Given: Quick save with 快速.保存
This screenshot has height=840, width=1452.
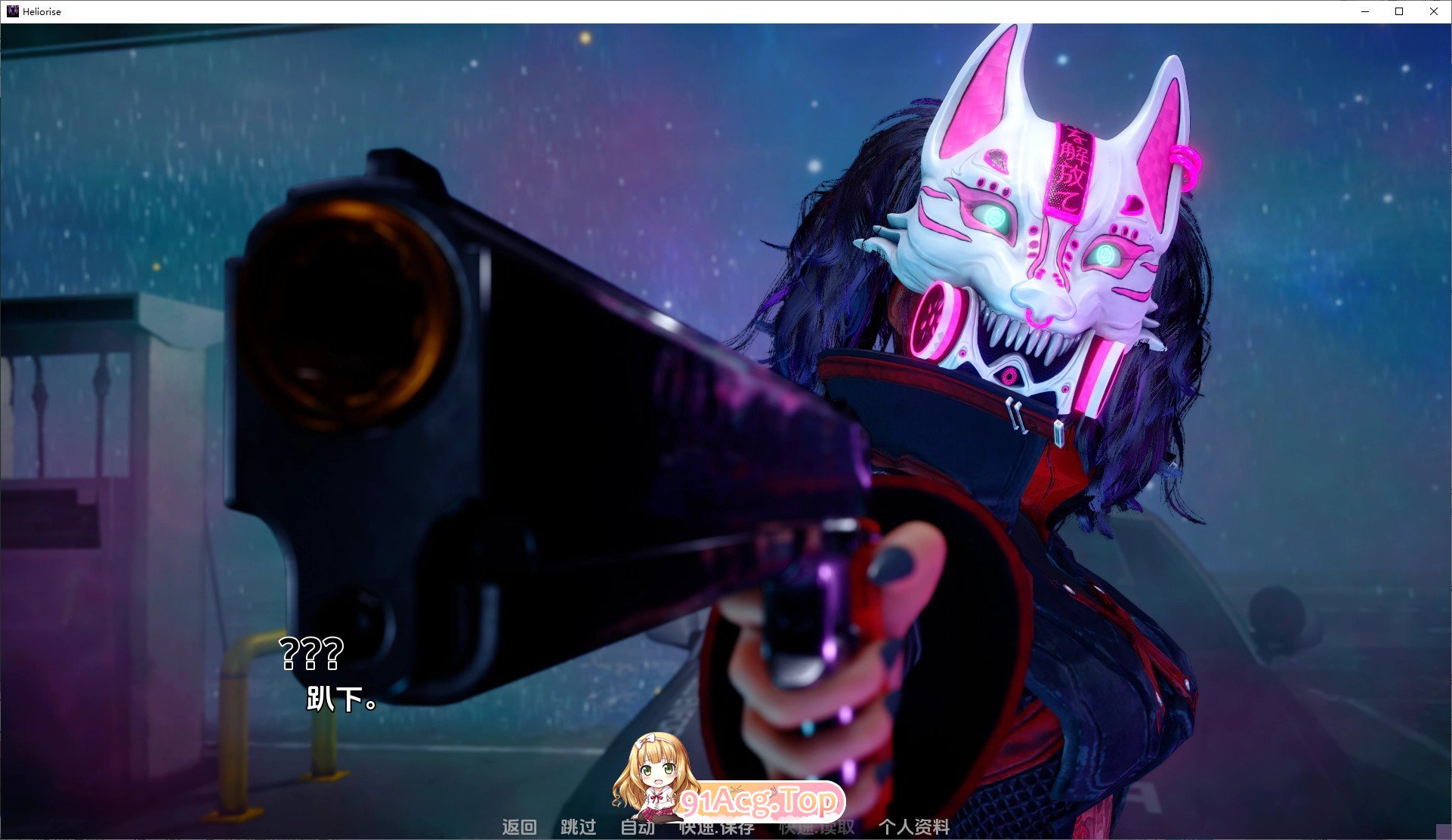Looking at the screenshot, I should 717,829.
